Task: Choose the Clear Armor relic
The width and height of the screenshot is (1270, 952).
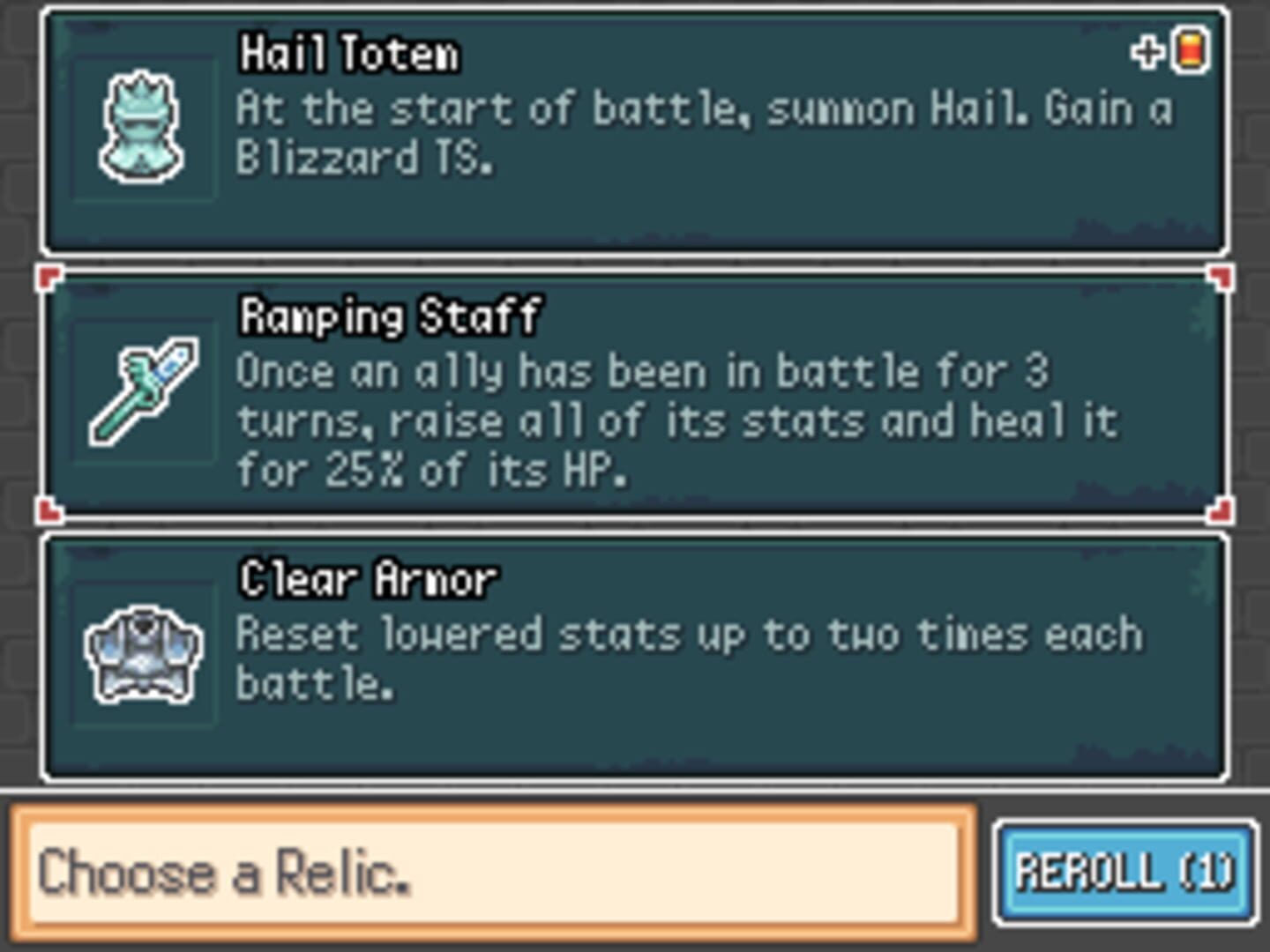Action: pyautogui.click(x=635, y=657)
